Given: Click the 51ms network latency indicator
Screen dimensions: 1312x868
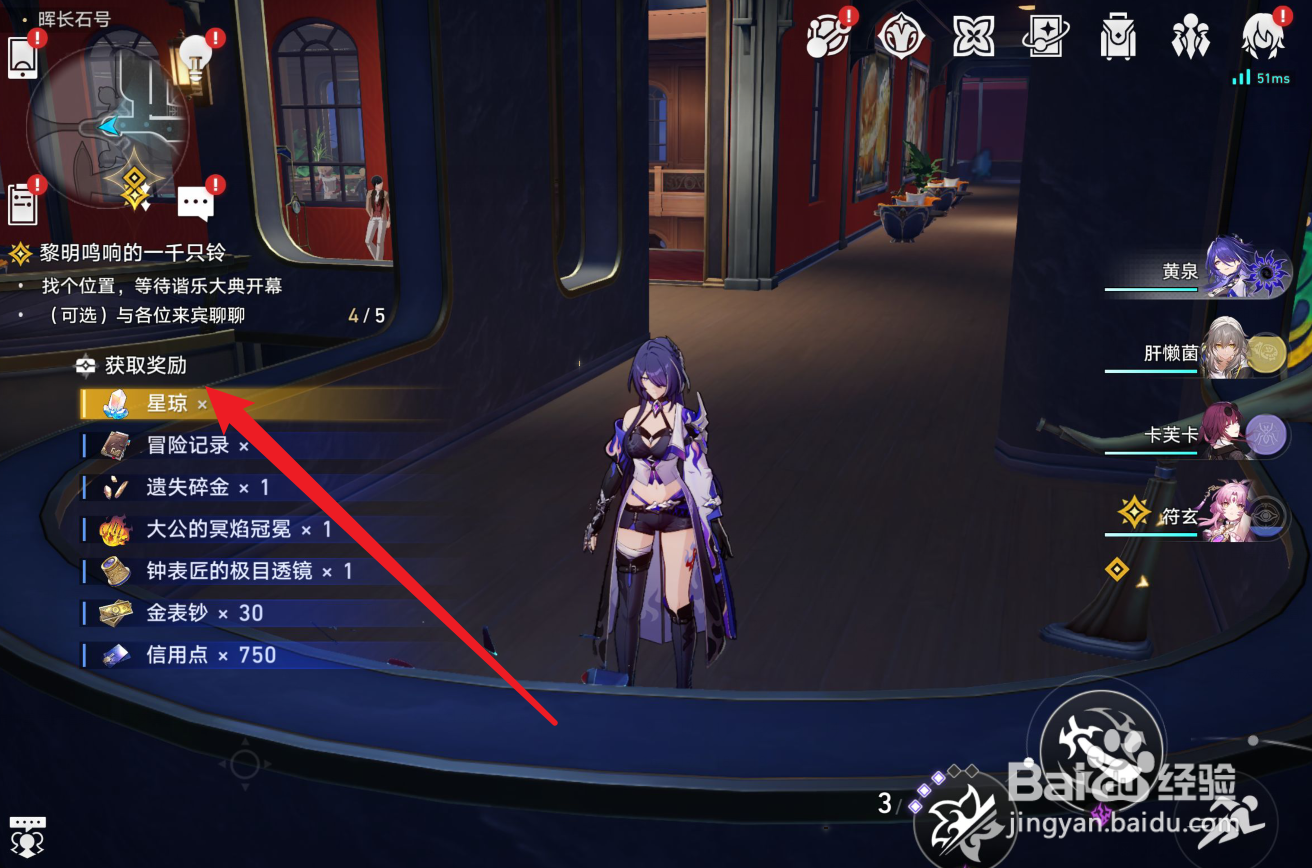Looking at the screenshot, I should [x=1260, y=76].
